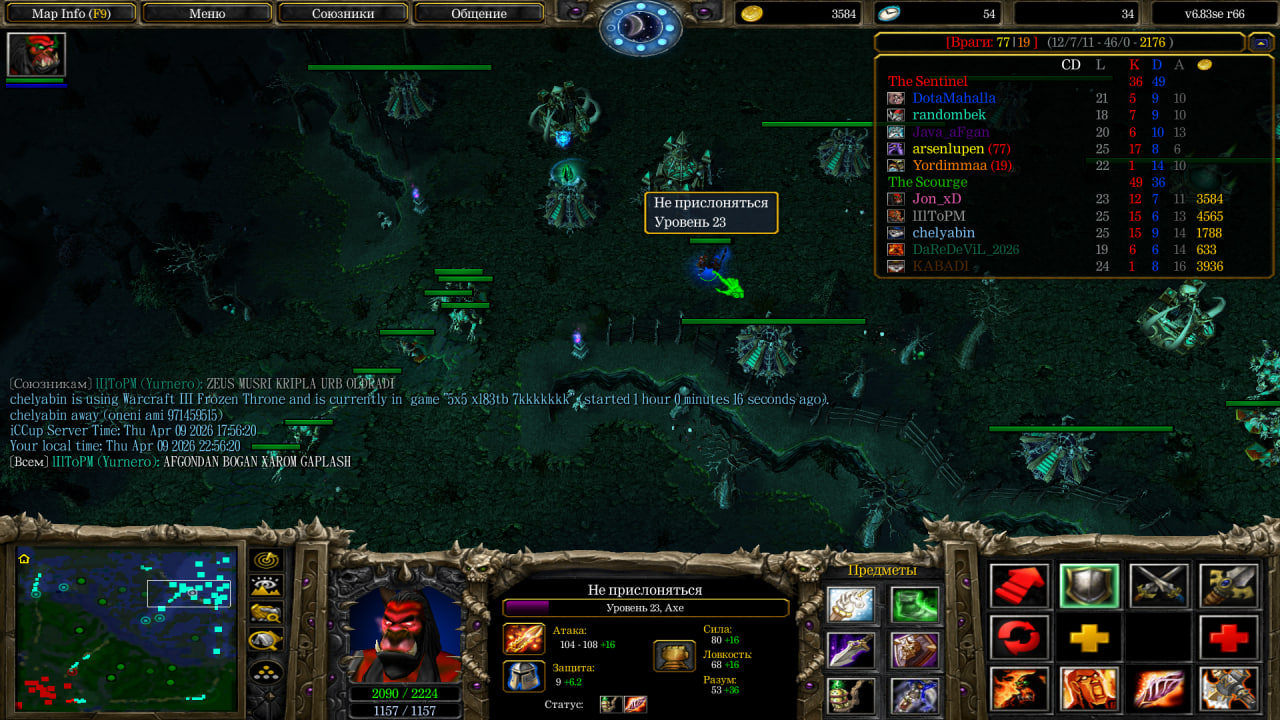The image size is (1280, 720).
Task: Select the unicorn horn item slot
Action: pos(851,605)
